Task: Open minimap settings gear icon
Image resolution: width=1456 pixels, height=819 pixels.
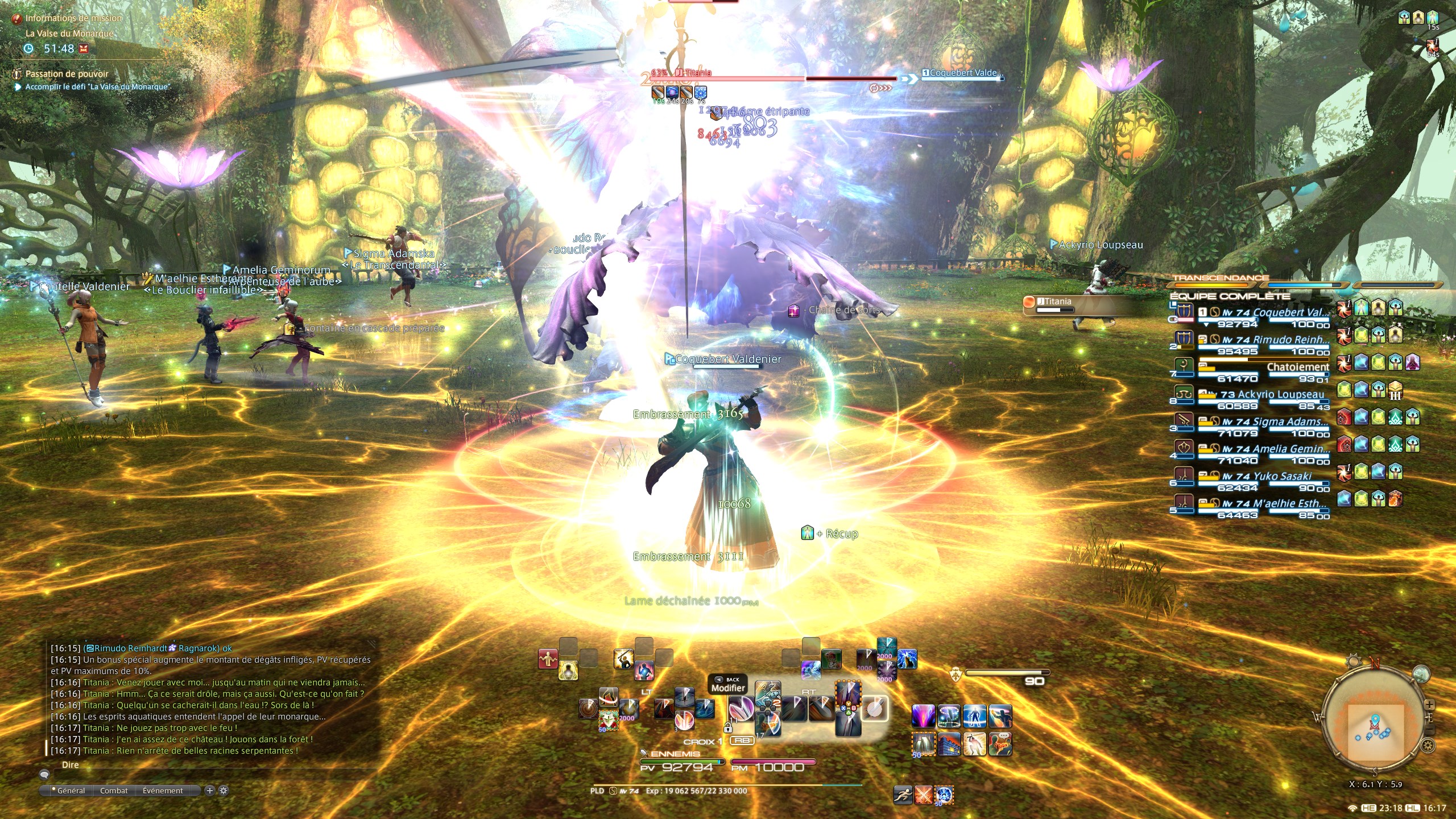Action: pos(1427,745)
